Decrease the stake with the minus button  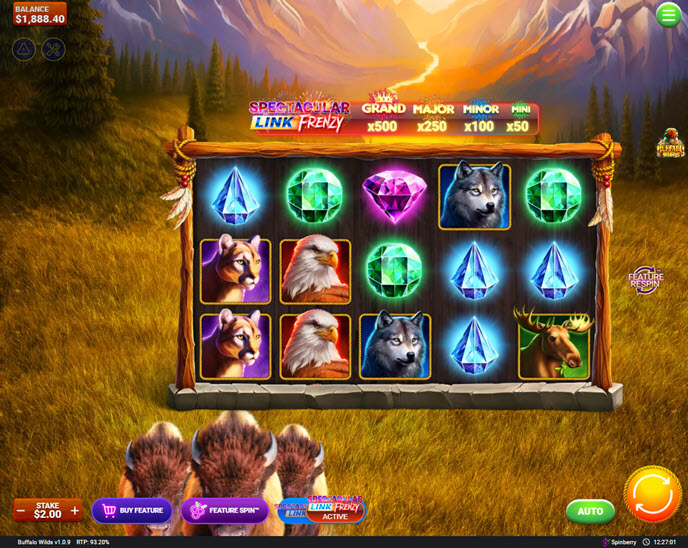click(21, 511)
